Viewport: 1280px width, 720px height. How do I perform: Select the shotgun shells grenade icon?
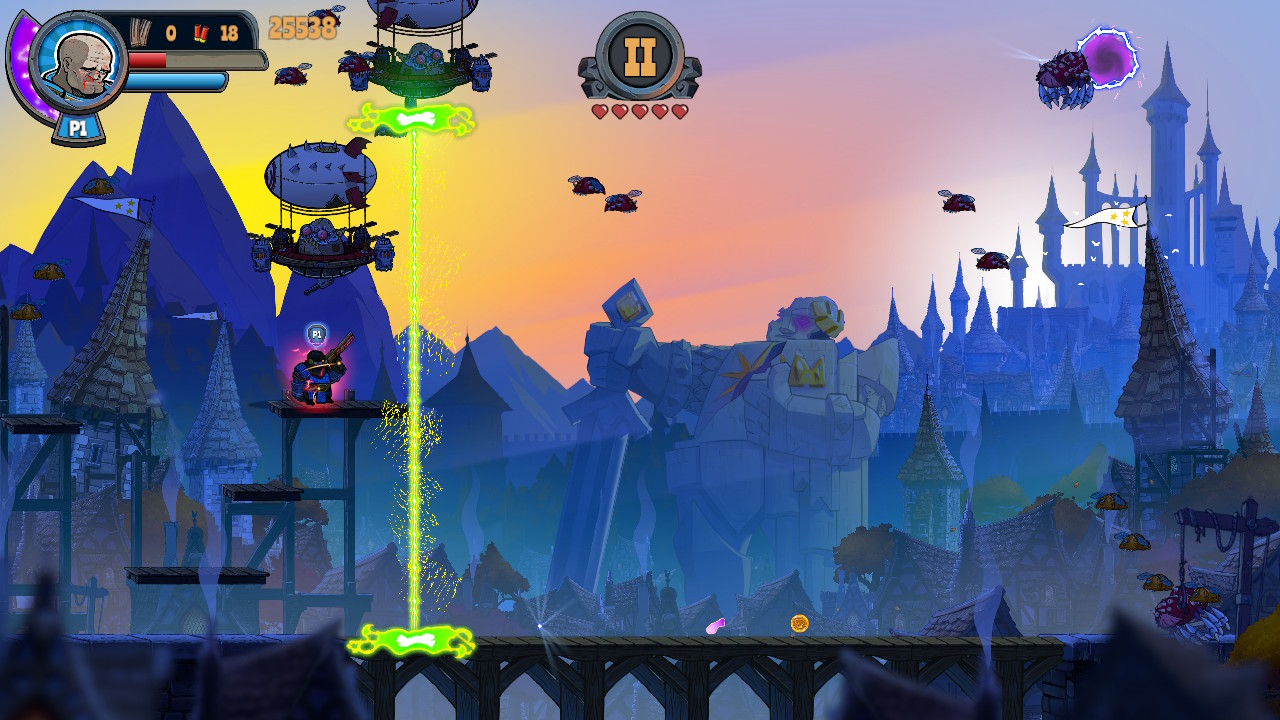click(x=201, y=33)
